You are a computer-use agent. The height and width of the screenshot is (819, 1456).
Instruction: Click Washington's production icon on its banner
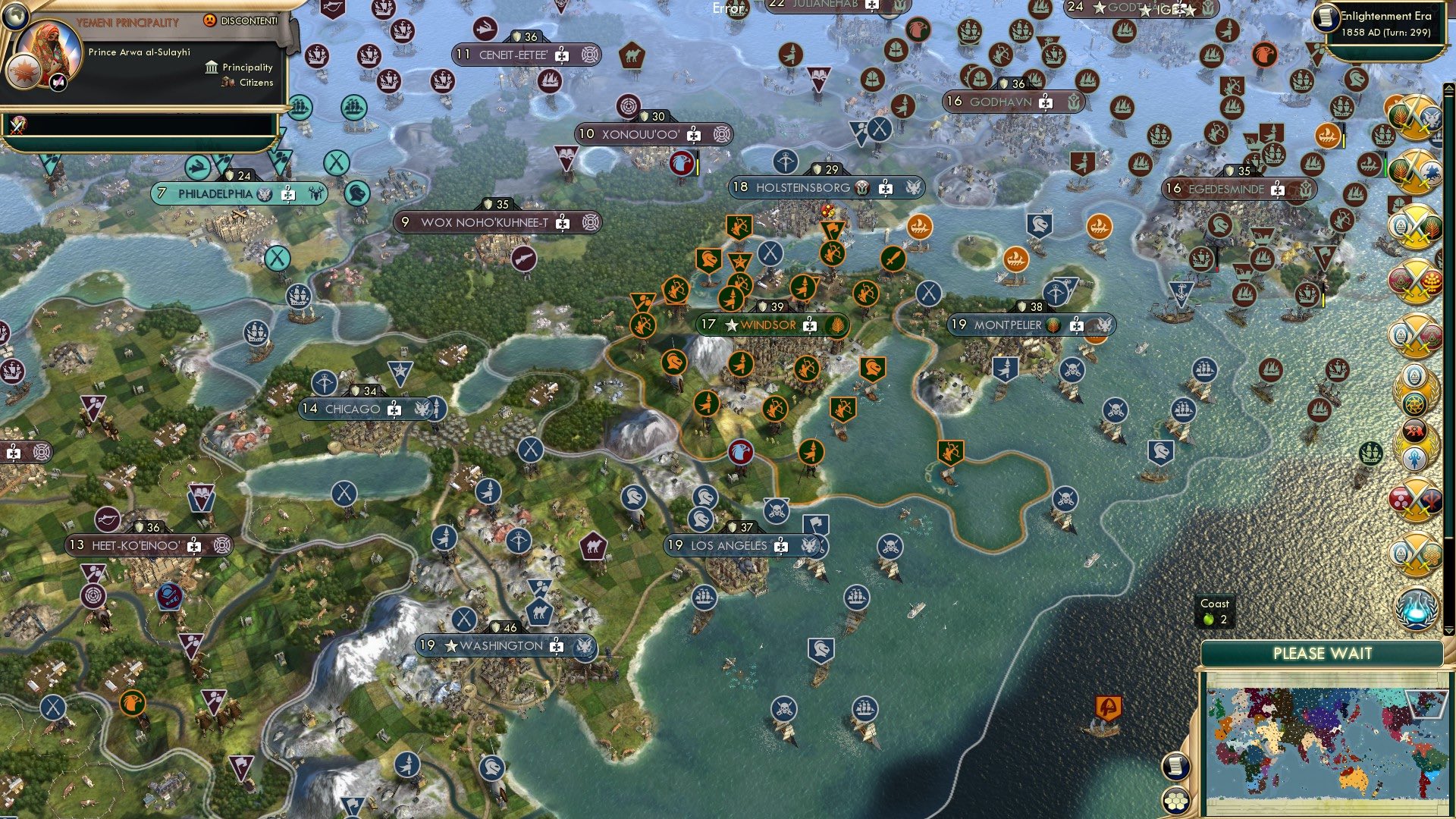click(556, 648)
